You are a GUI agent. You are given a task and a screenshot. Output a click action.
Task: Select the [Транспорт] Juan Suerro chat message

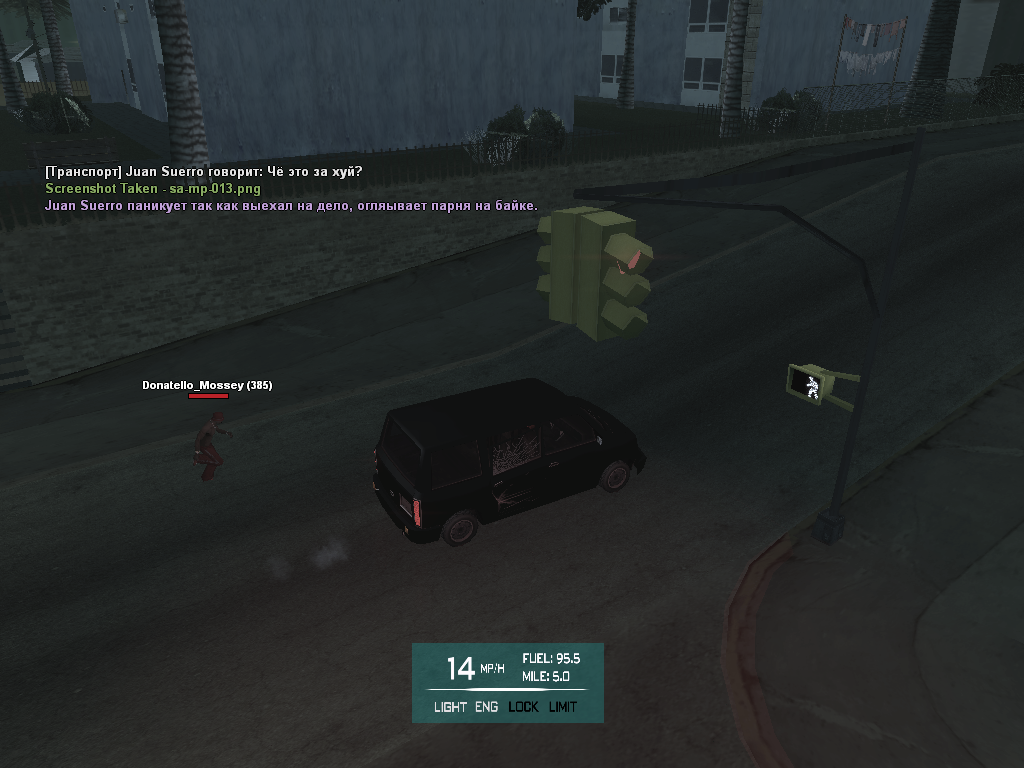pyautogui.click(x=204, y=172)
